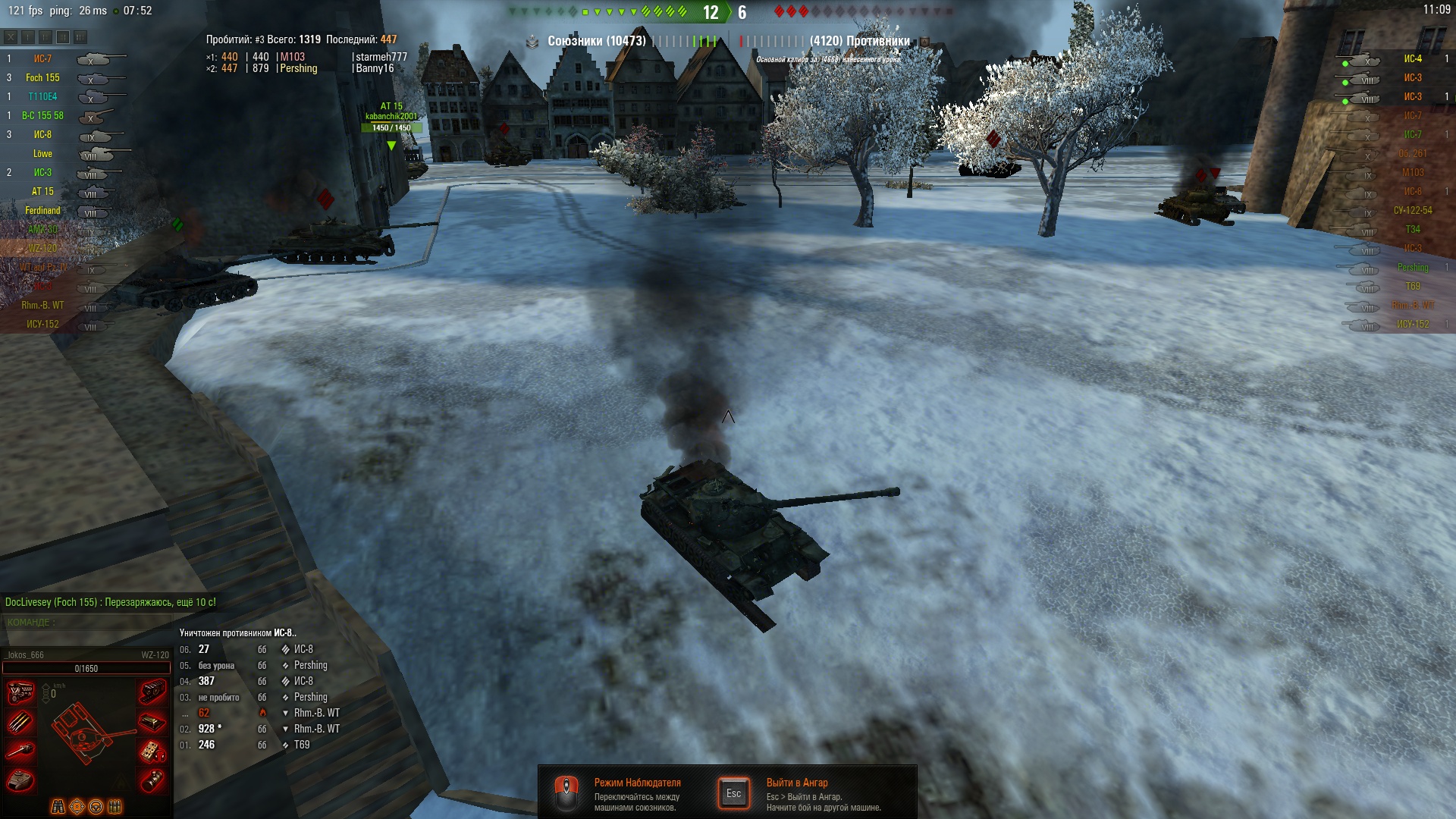
Task: Choose Об. 261 in the enemy team list
Action: [1412, 153]
